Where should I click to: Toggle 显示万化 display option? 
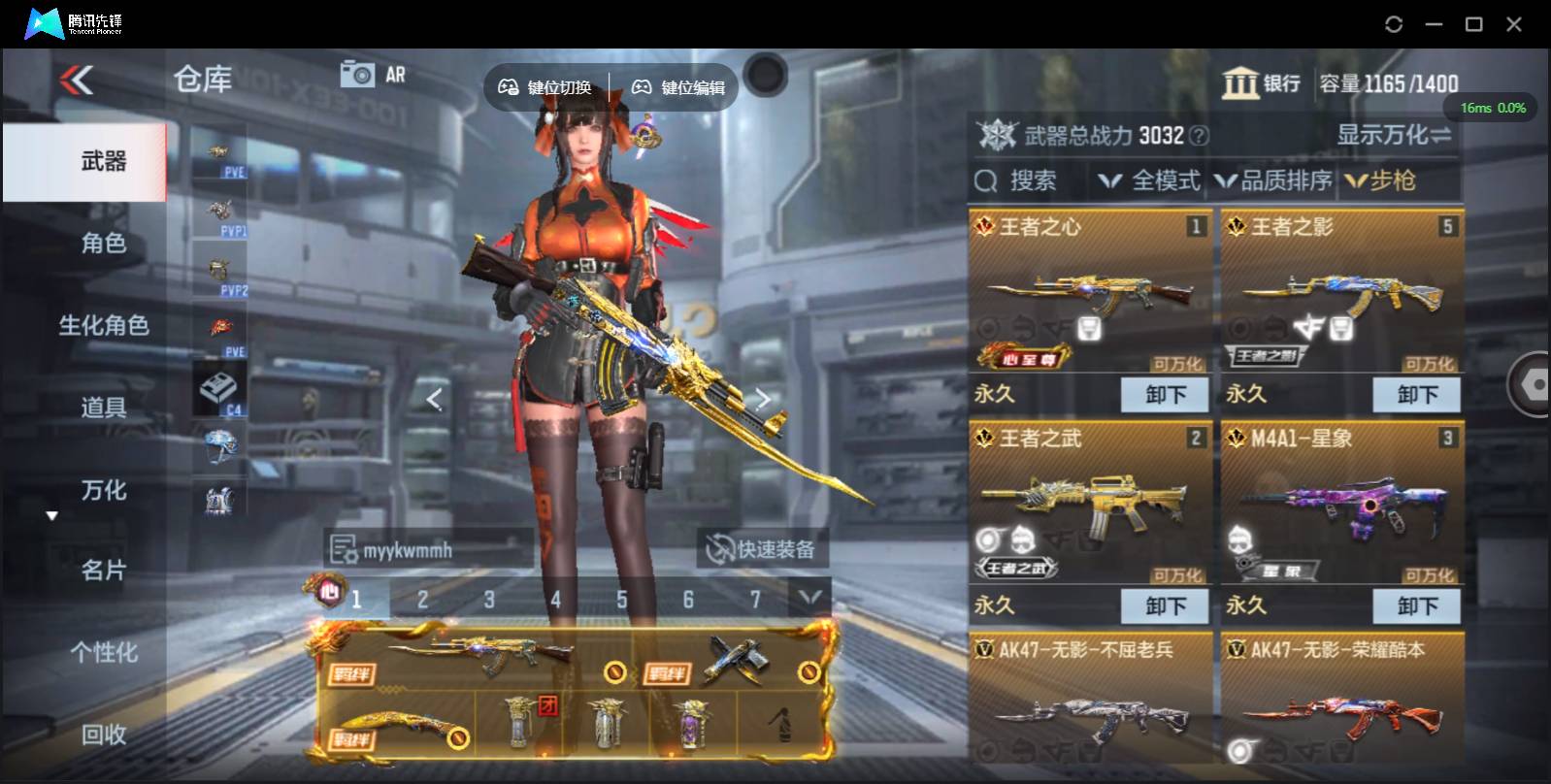(x=1394, y=135)
